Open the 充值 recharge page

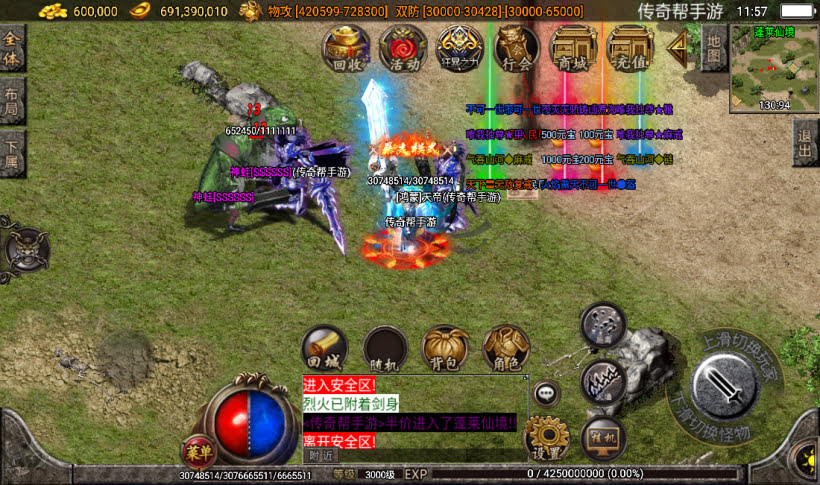click(631, 48)
